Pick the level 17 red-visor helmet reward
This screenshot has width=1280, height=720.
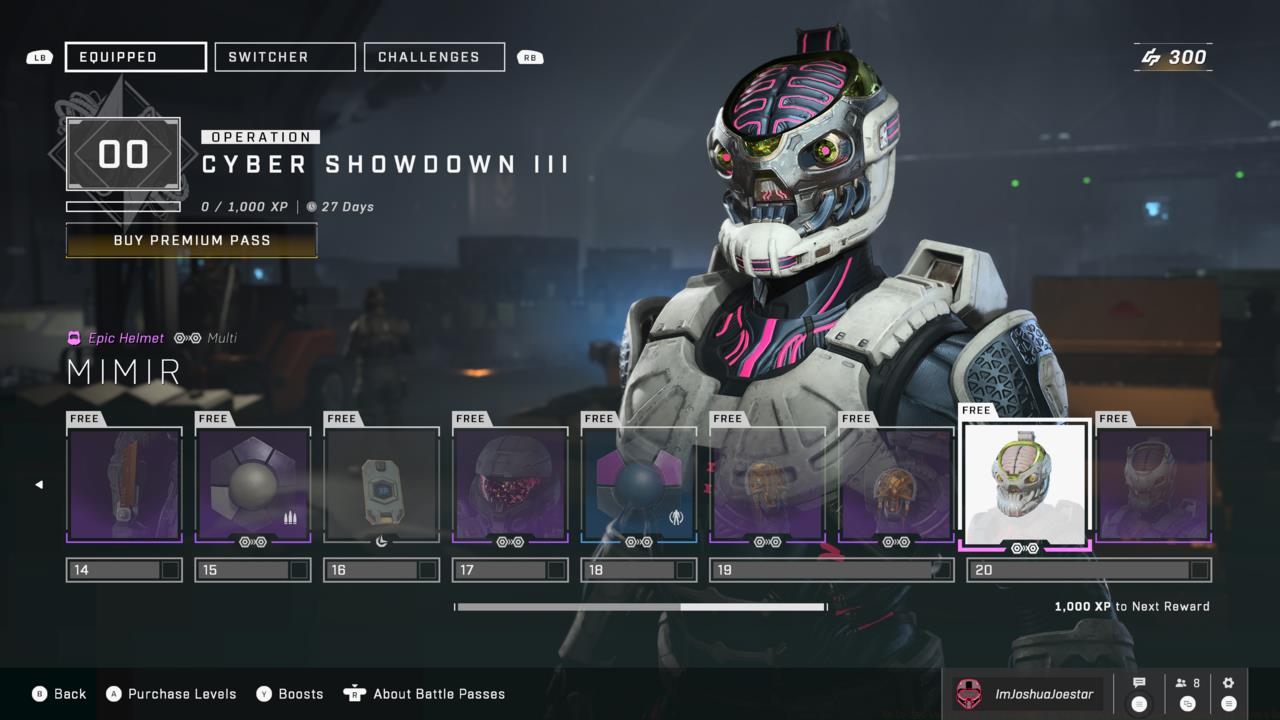[x=510, y=485]
